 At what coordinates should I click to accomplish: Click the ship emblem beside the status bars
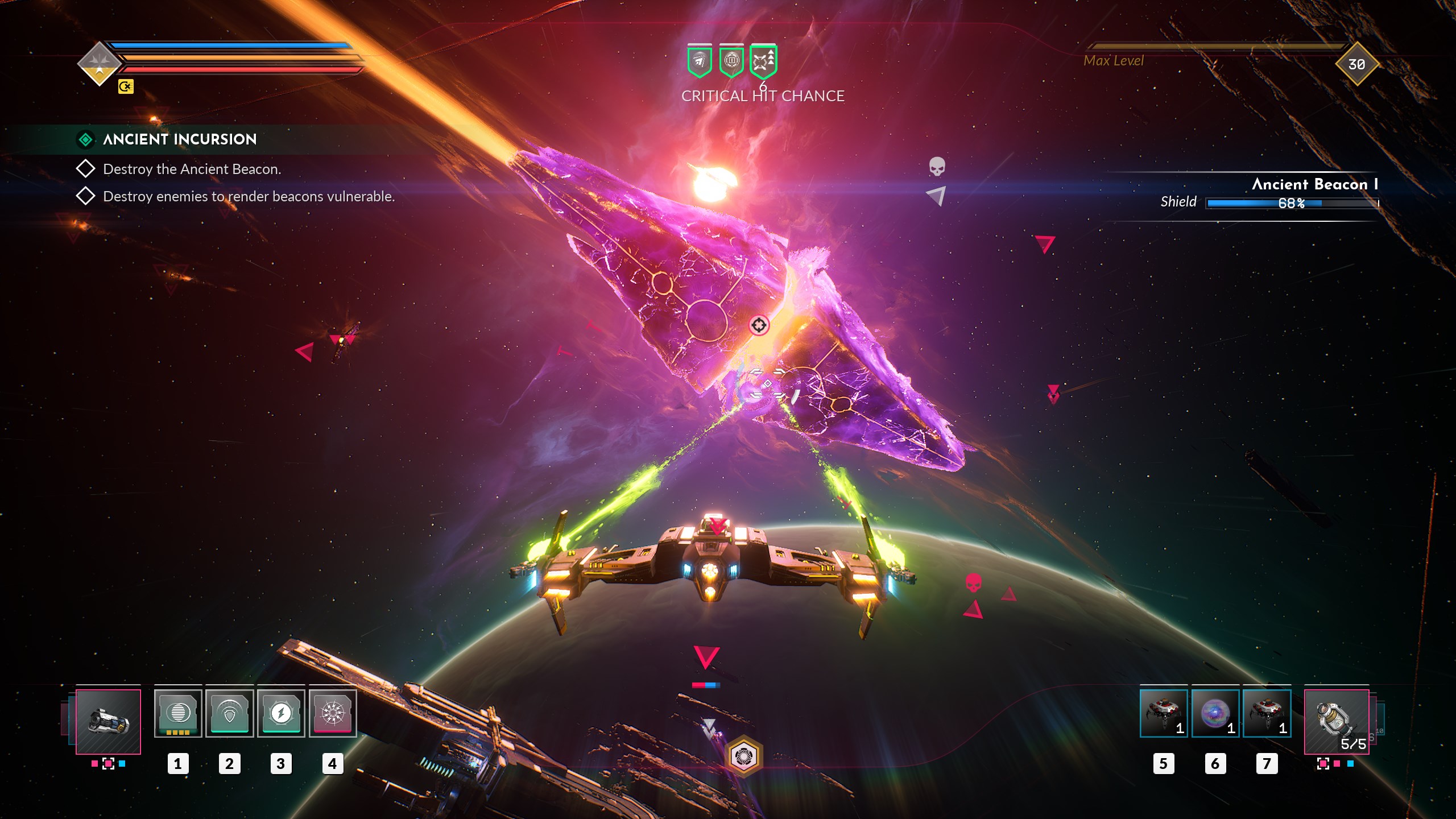point(100,64)
